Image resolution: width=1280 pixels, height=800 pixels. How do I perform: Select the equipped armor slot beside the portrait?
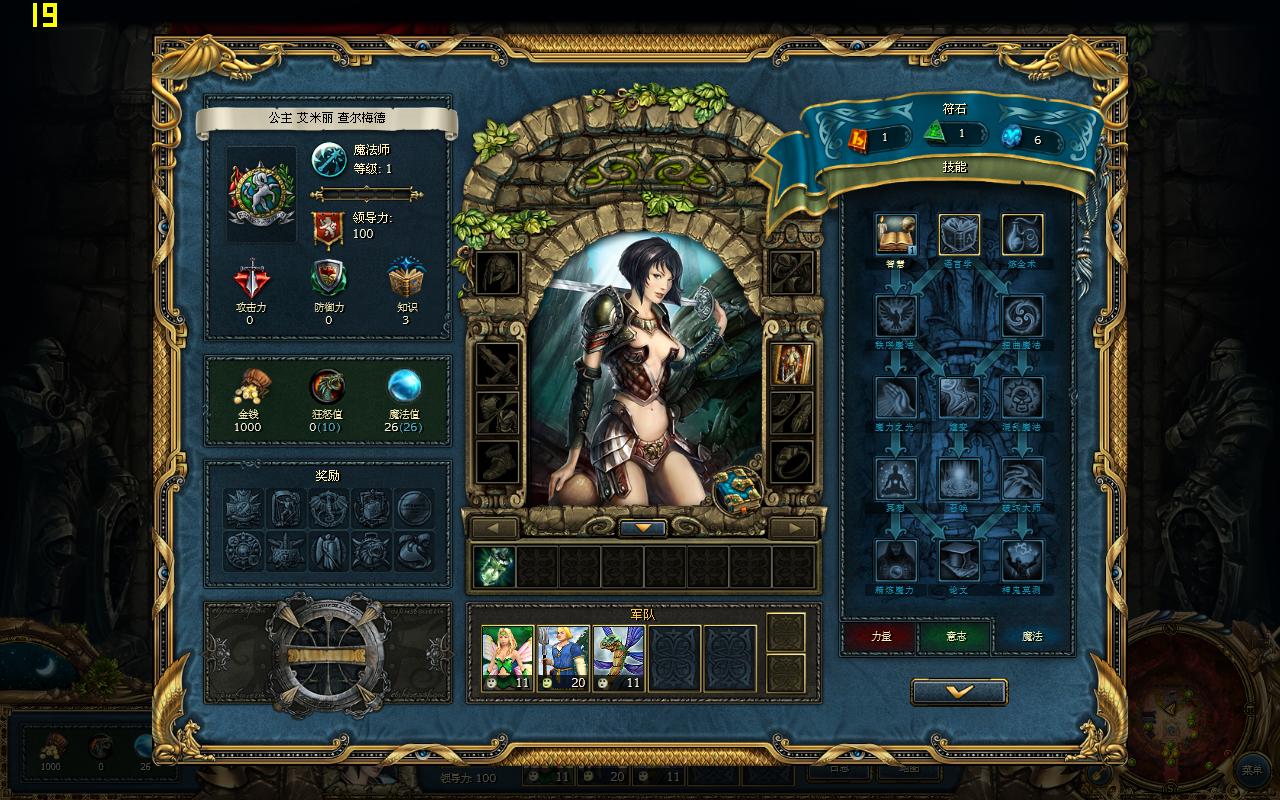[791, 365]
